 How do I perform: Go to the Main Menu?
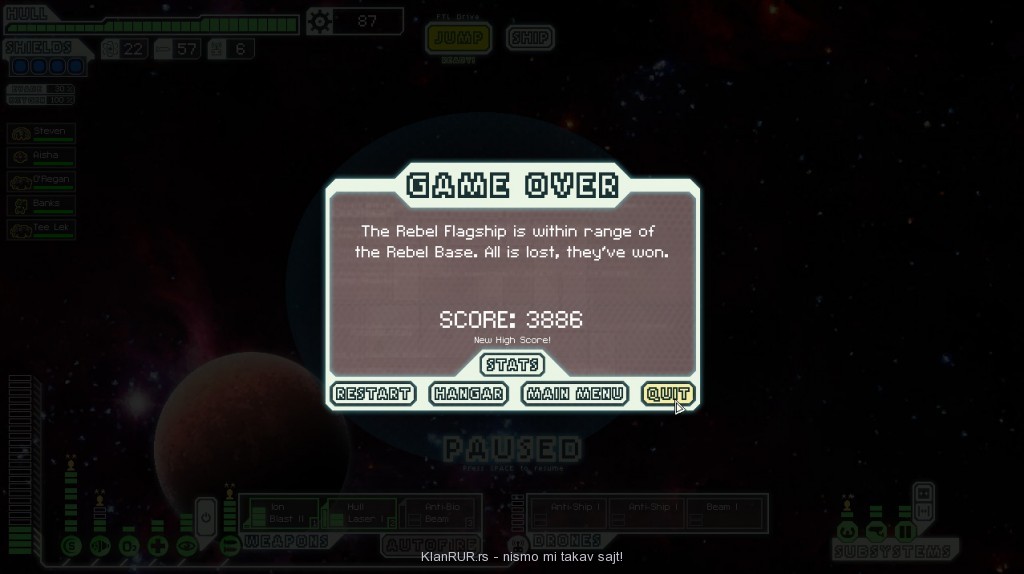click(575, 394)
